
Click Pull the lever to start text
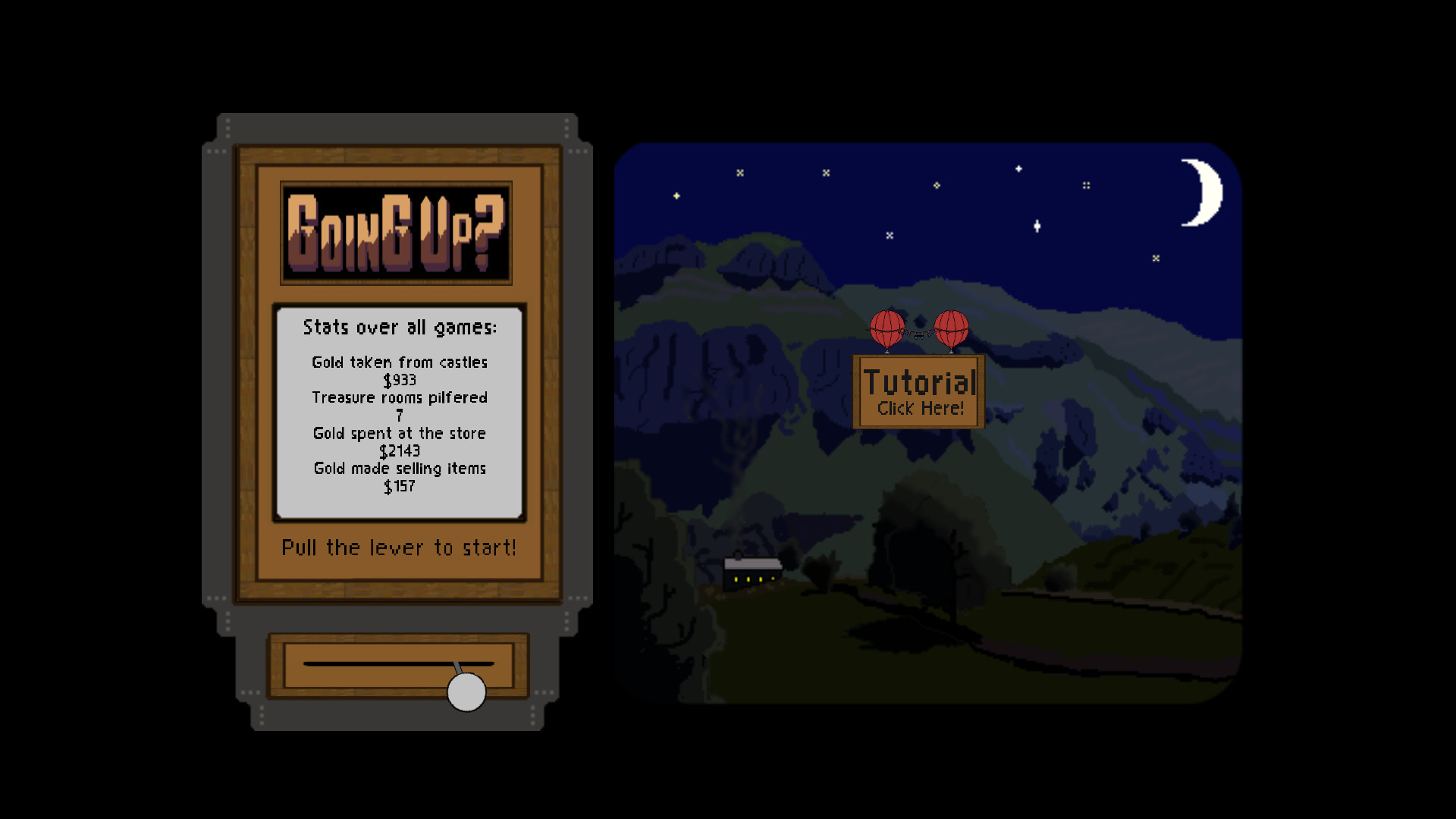tap(399, 548)
